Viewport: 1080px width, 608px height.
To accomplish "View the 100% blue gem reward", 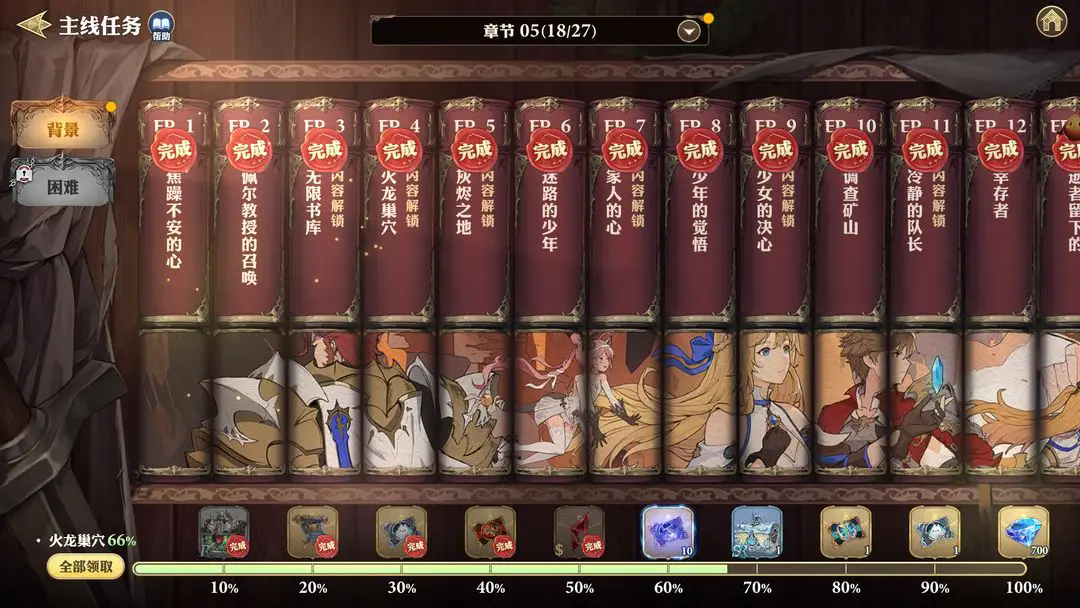I will tap(1023, 532).
